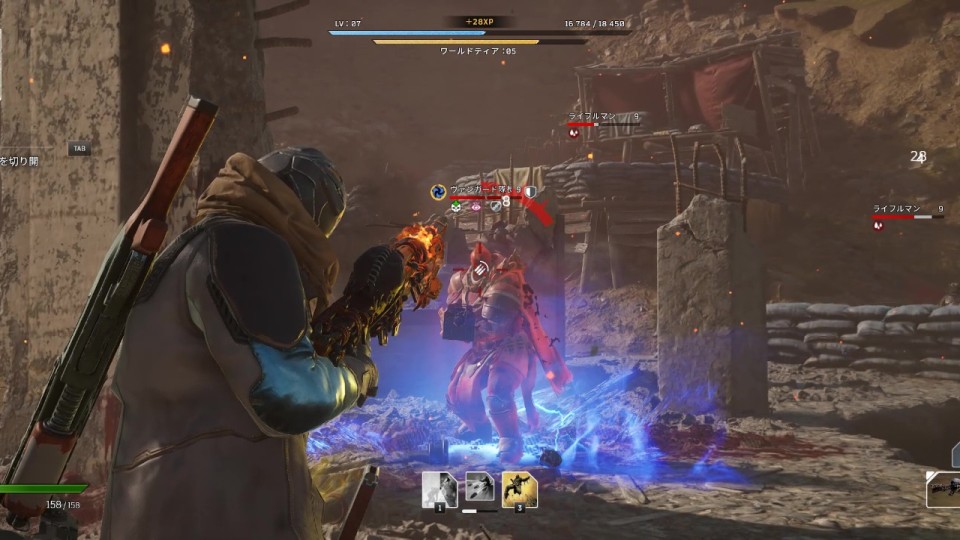960x540 pixels.
Task: Select the equipped weapon slot
Action: click(x=943, y=489)
